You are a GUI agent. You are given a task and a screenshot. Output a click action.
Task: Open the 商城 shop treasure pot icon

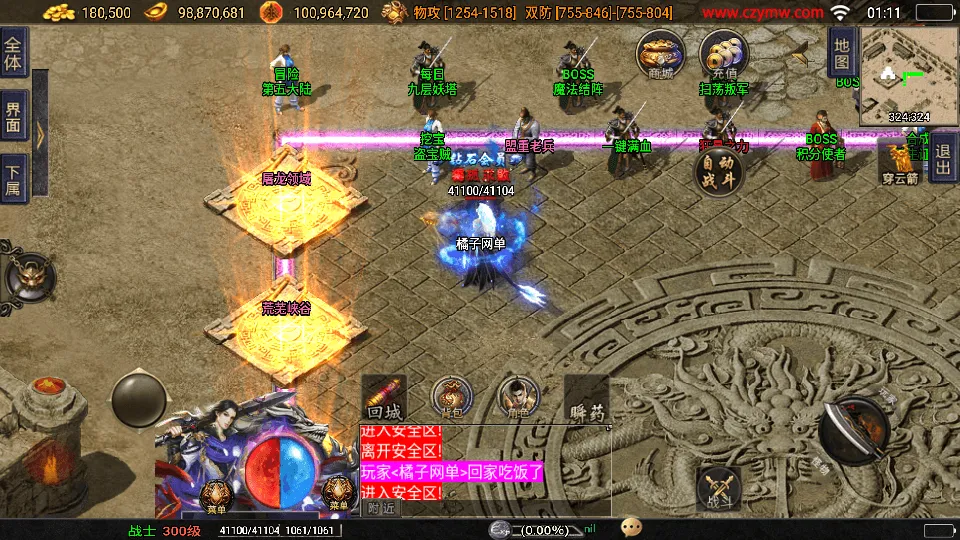pos(661,52)
